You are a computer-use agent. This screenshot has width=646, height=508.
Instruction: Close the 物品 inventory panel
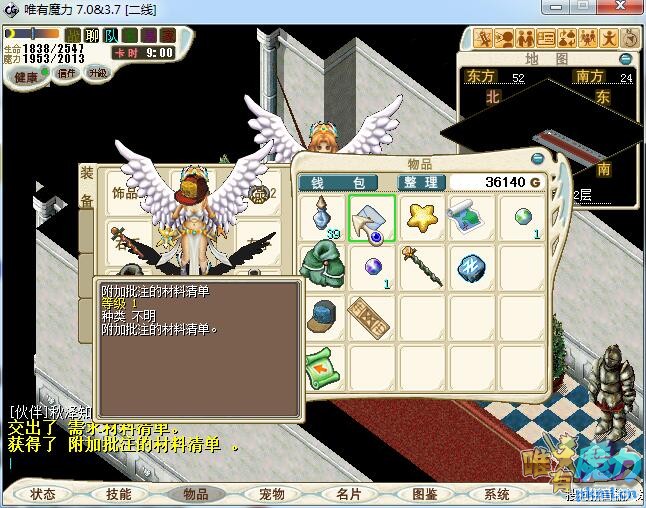click(x=539, y=157)
